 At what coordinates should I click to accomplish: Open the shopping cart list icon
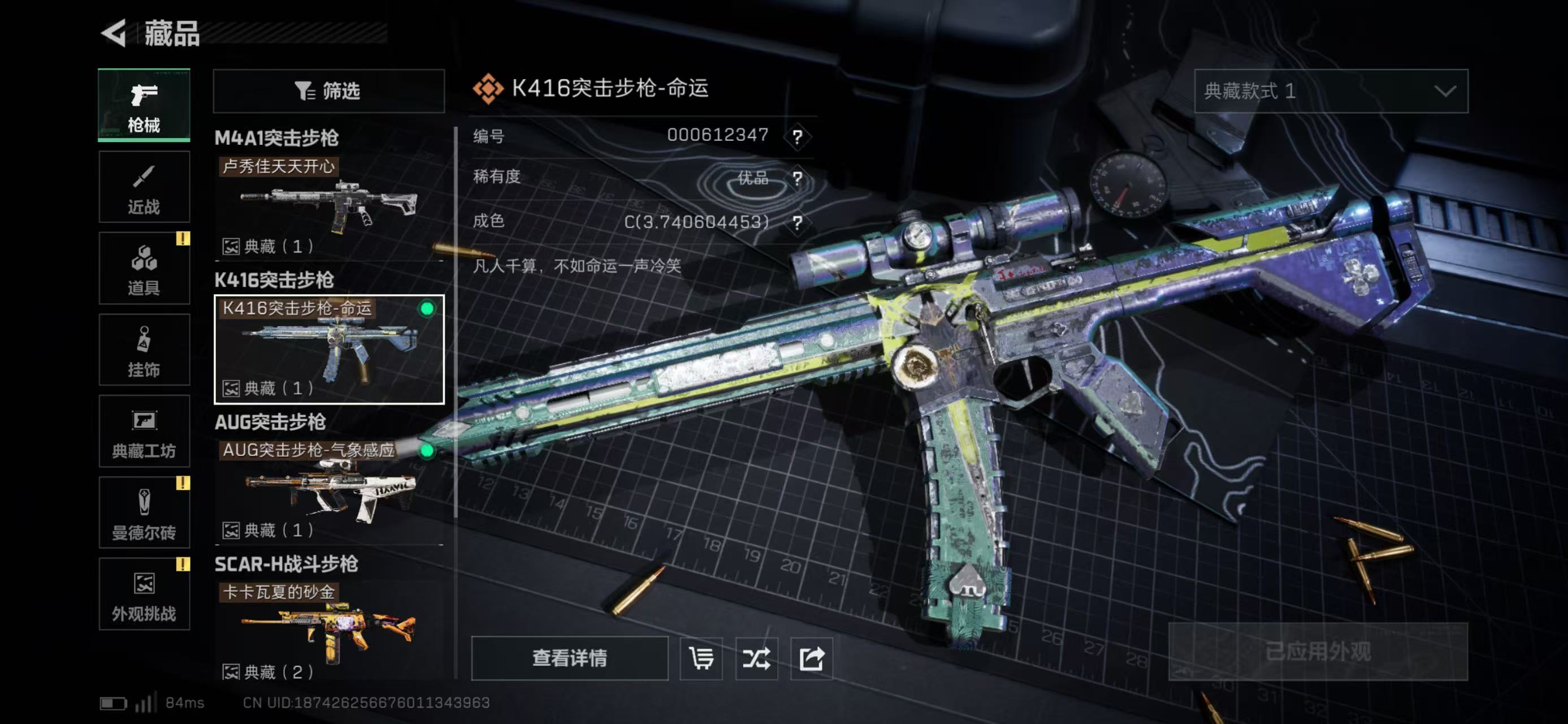click(x=701, y=658)
